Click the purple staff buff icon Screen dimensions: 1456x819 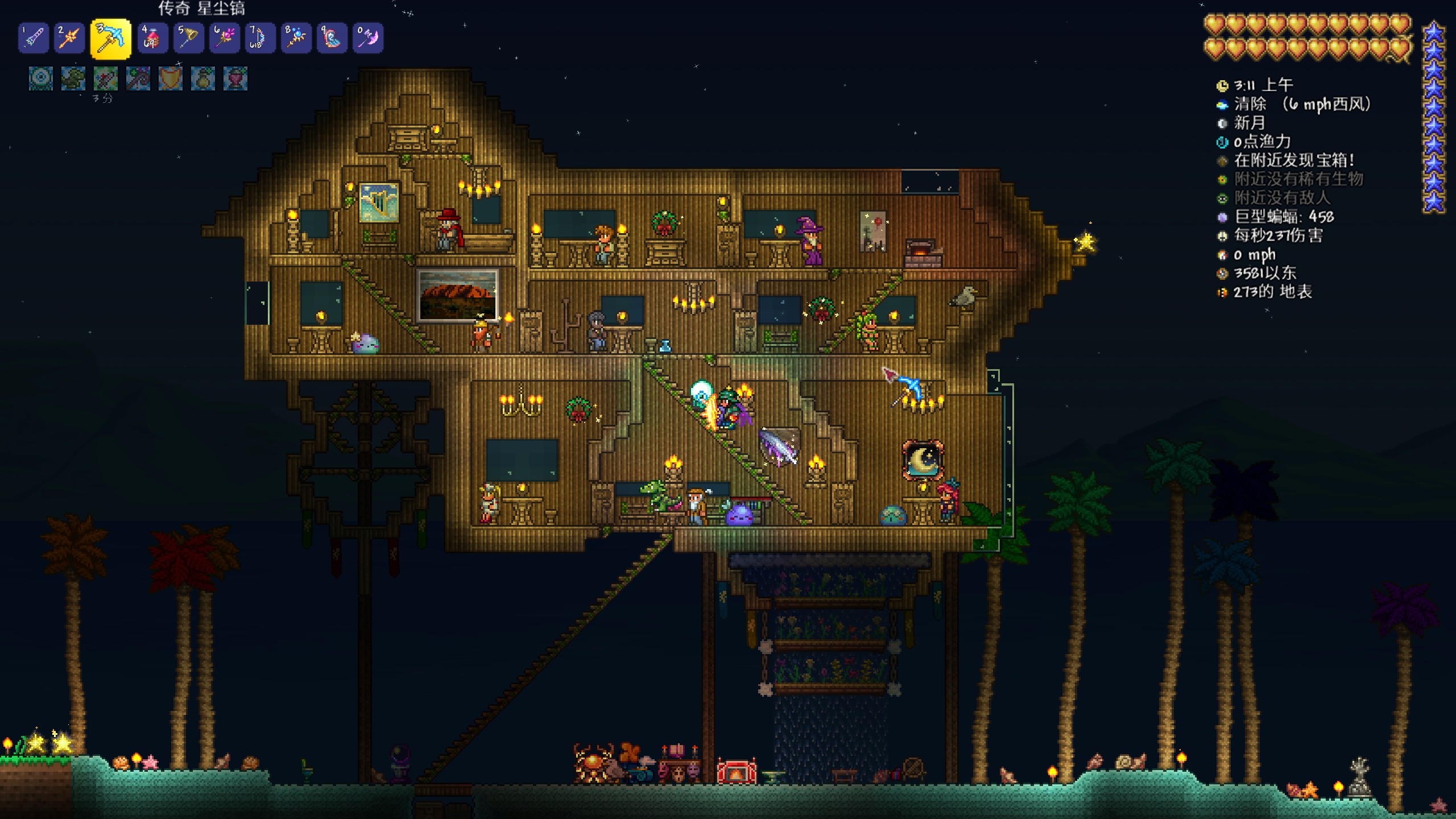click(138, 78)
